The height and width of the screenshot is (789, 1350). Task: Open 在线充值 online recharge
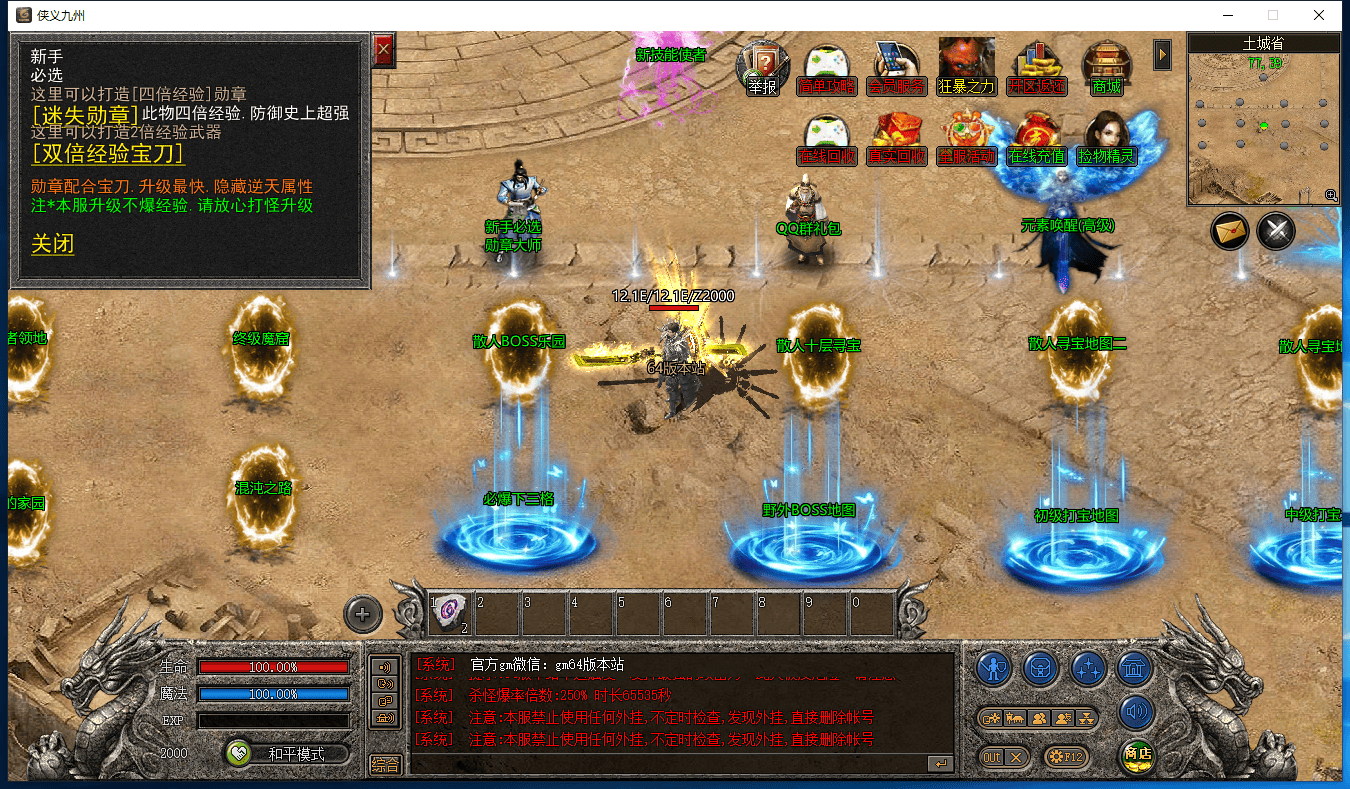coord(1036,140)
